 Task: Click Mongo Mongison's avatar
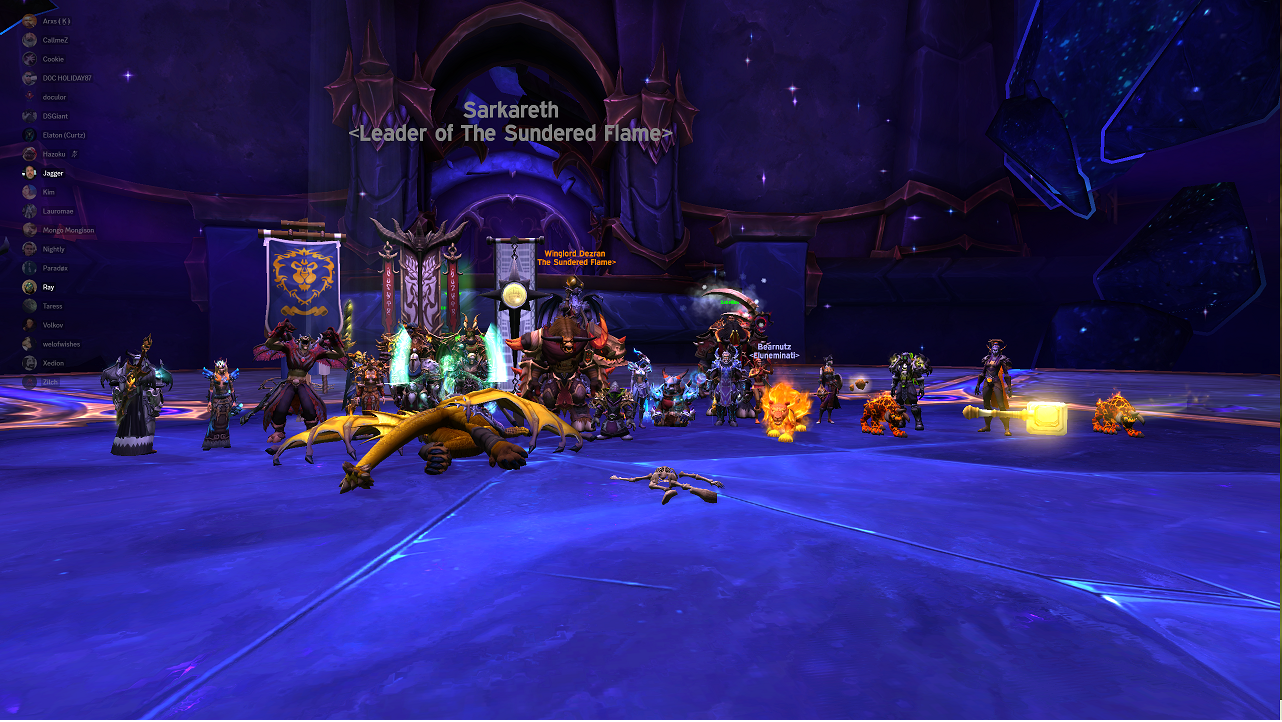(x=28, y=229)
